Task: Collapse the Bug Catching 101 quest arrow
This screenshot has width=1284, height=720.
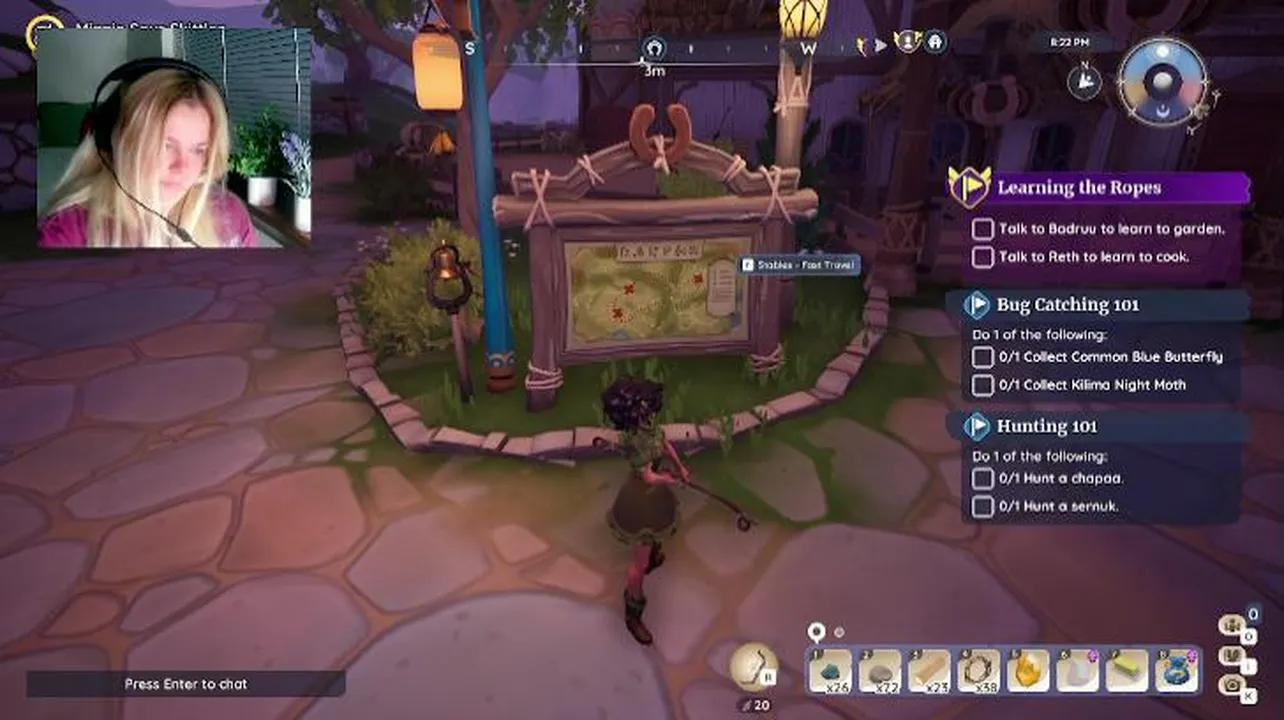Action: click(978, 305)
